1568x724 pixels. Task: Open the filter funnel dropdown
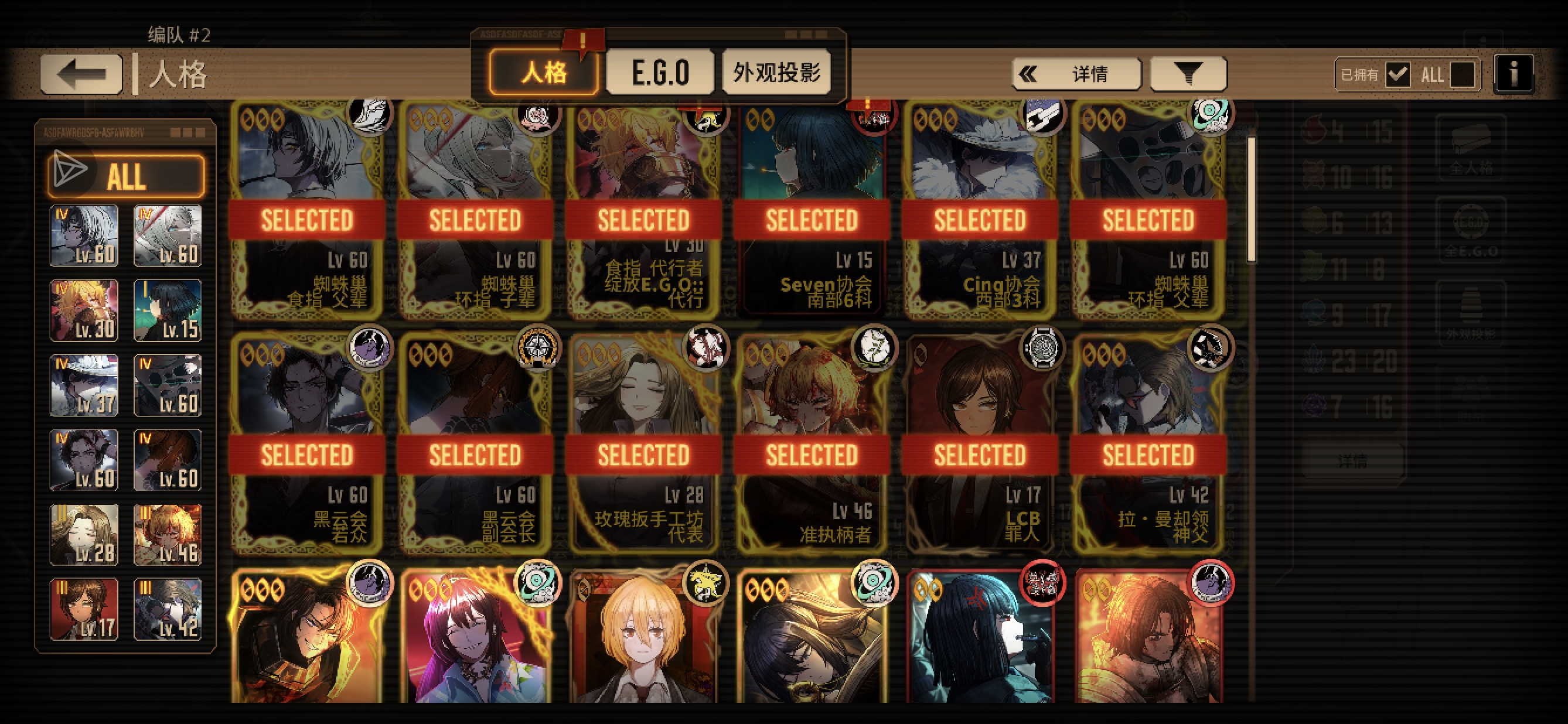[x=1187, y=73]
